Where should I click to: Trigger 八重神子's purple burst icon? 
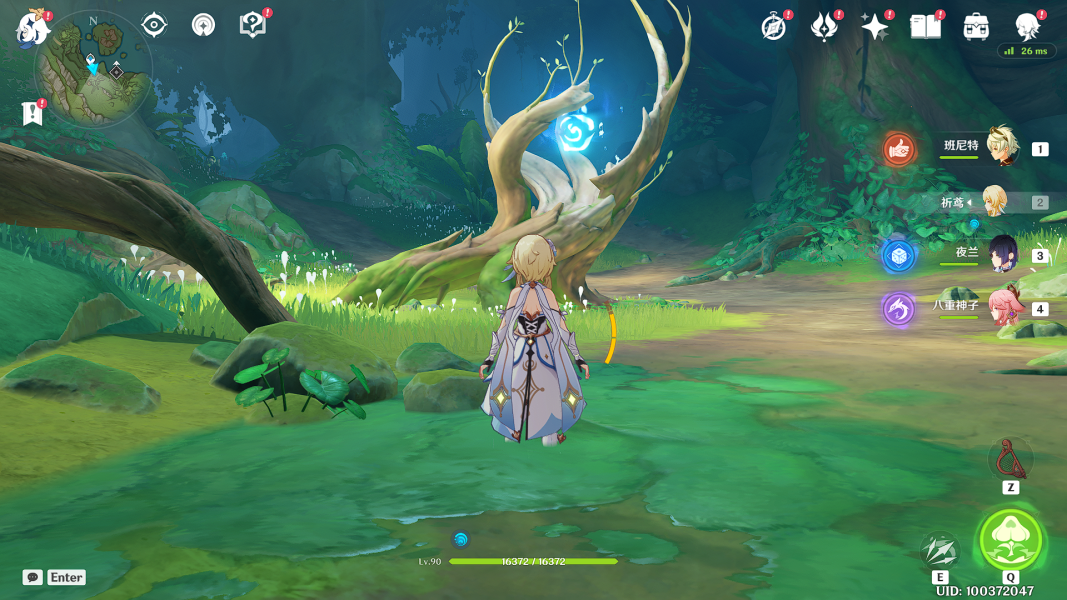(898, 309)
